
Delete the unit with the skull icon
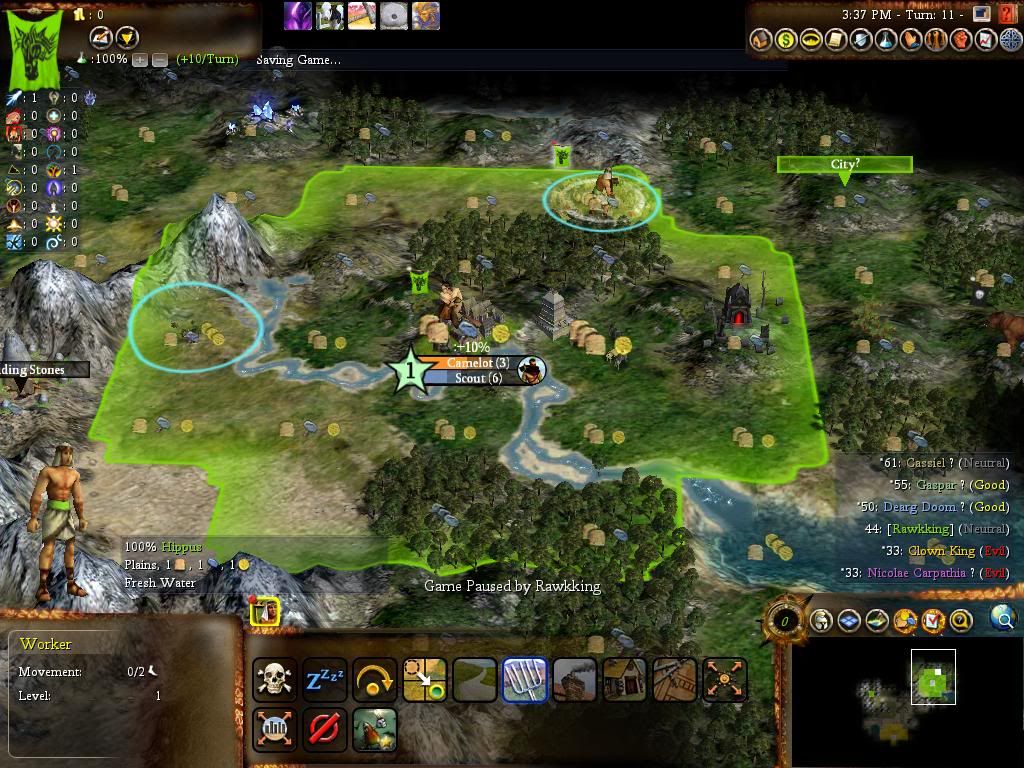[274, 679]
